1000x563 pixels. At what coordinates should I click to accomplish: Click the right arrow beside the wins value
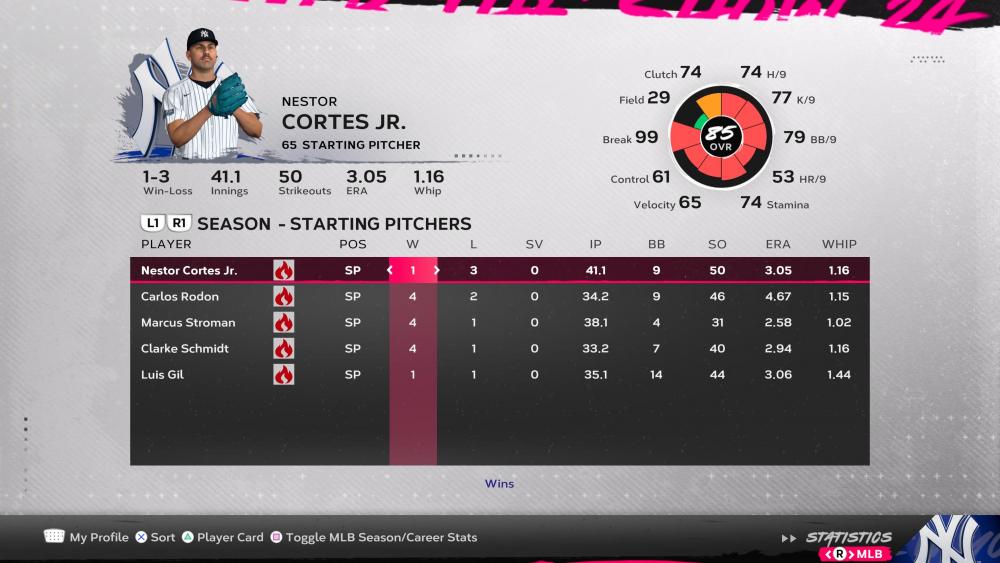click(436, 270)
